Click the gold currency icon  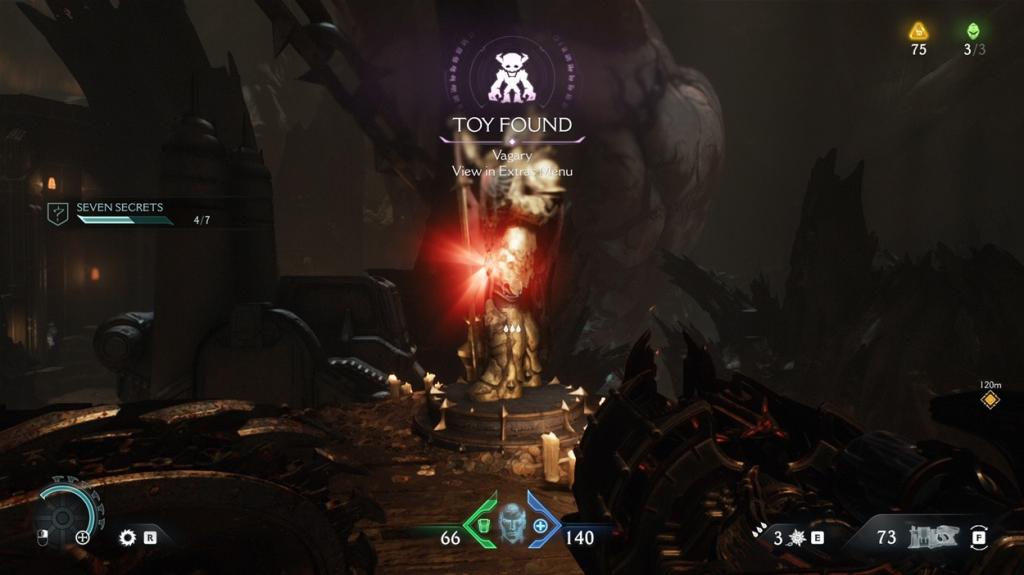(x=918, y=31)
